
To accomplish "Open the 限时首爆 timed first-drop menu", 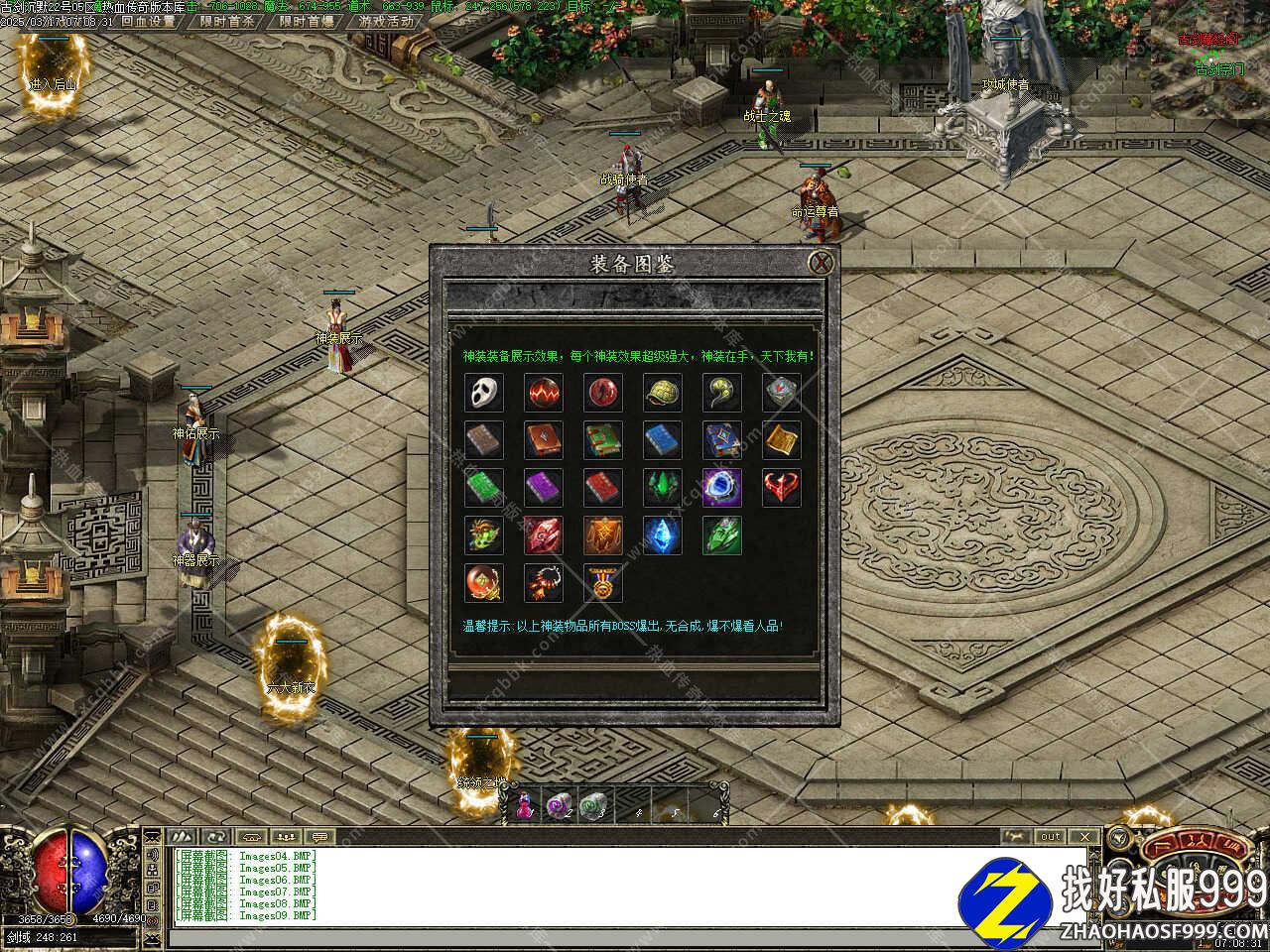I will pos(306,21).
